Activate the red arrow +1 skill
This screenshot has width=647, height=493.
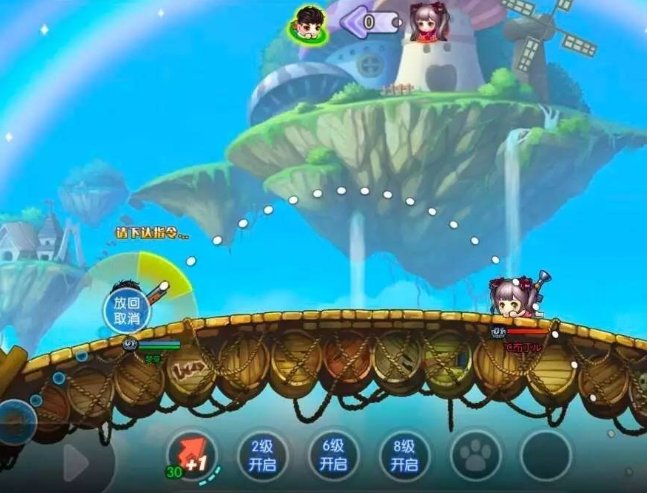190,457
